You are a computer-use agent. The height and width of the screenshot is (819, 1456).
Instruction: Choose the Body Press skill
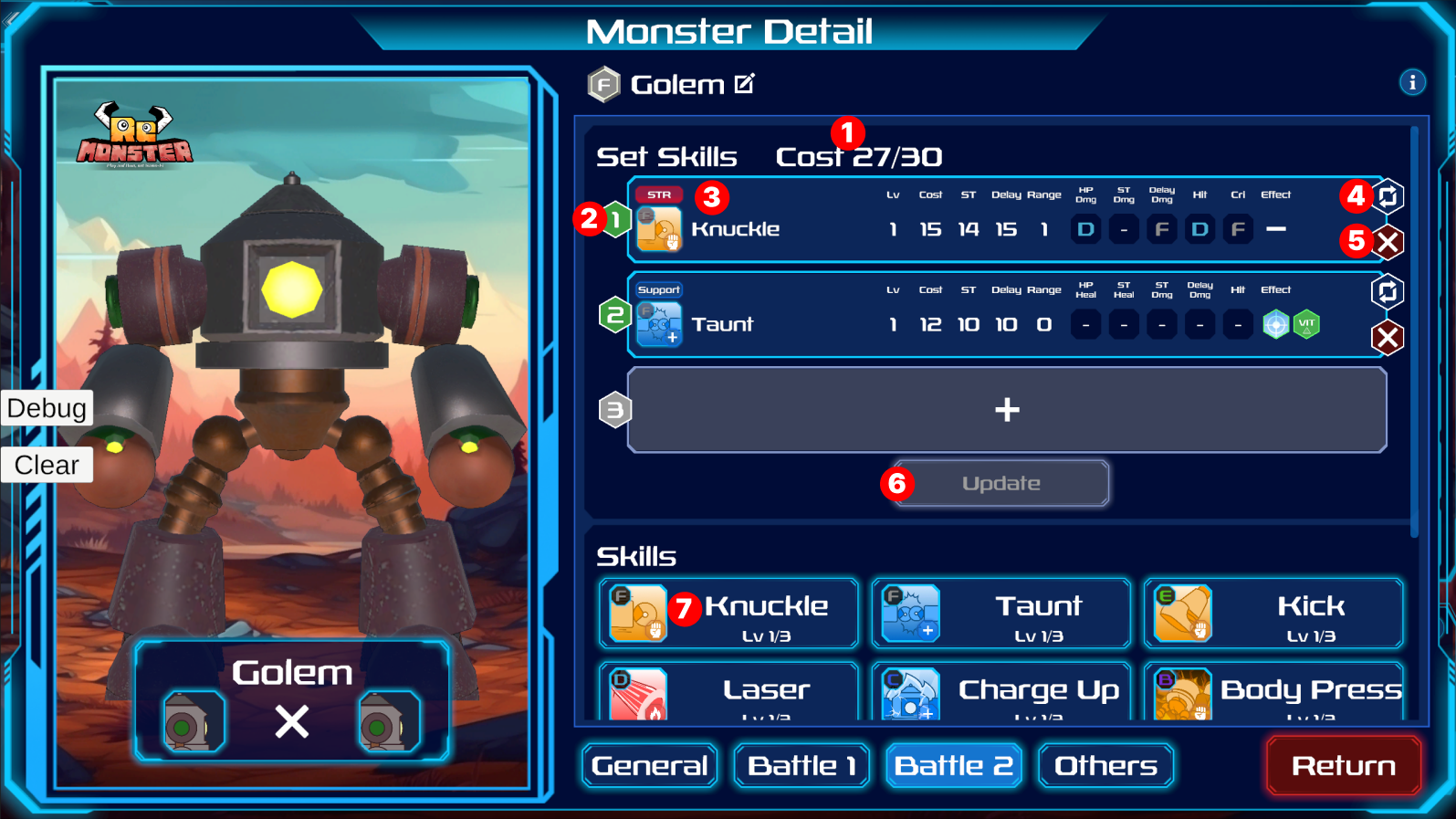(x=1273, y=694)
